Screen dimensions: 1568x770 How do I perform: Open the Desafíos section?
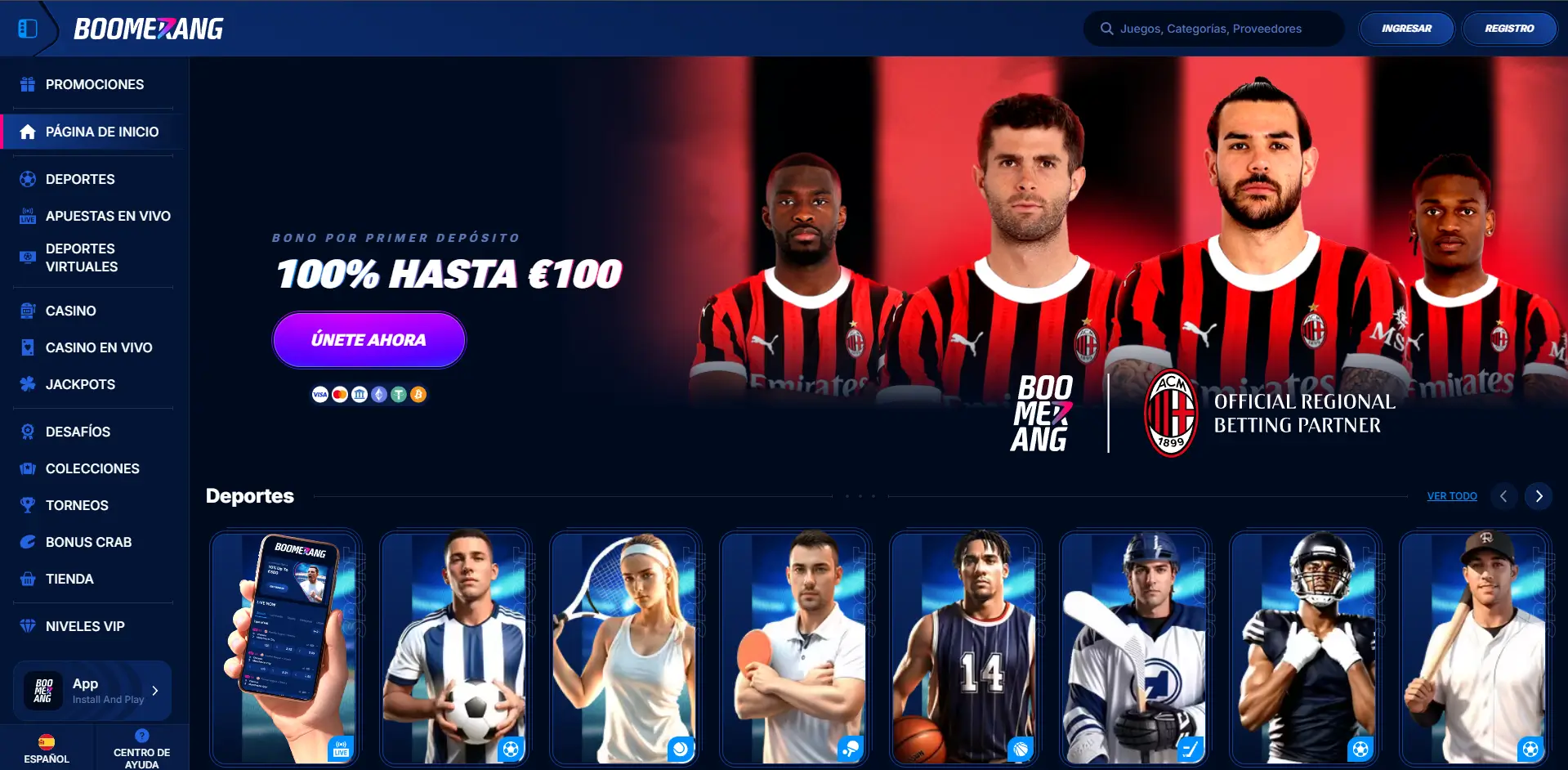[78, 432]
